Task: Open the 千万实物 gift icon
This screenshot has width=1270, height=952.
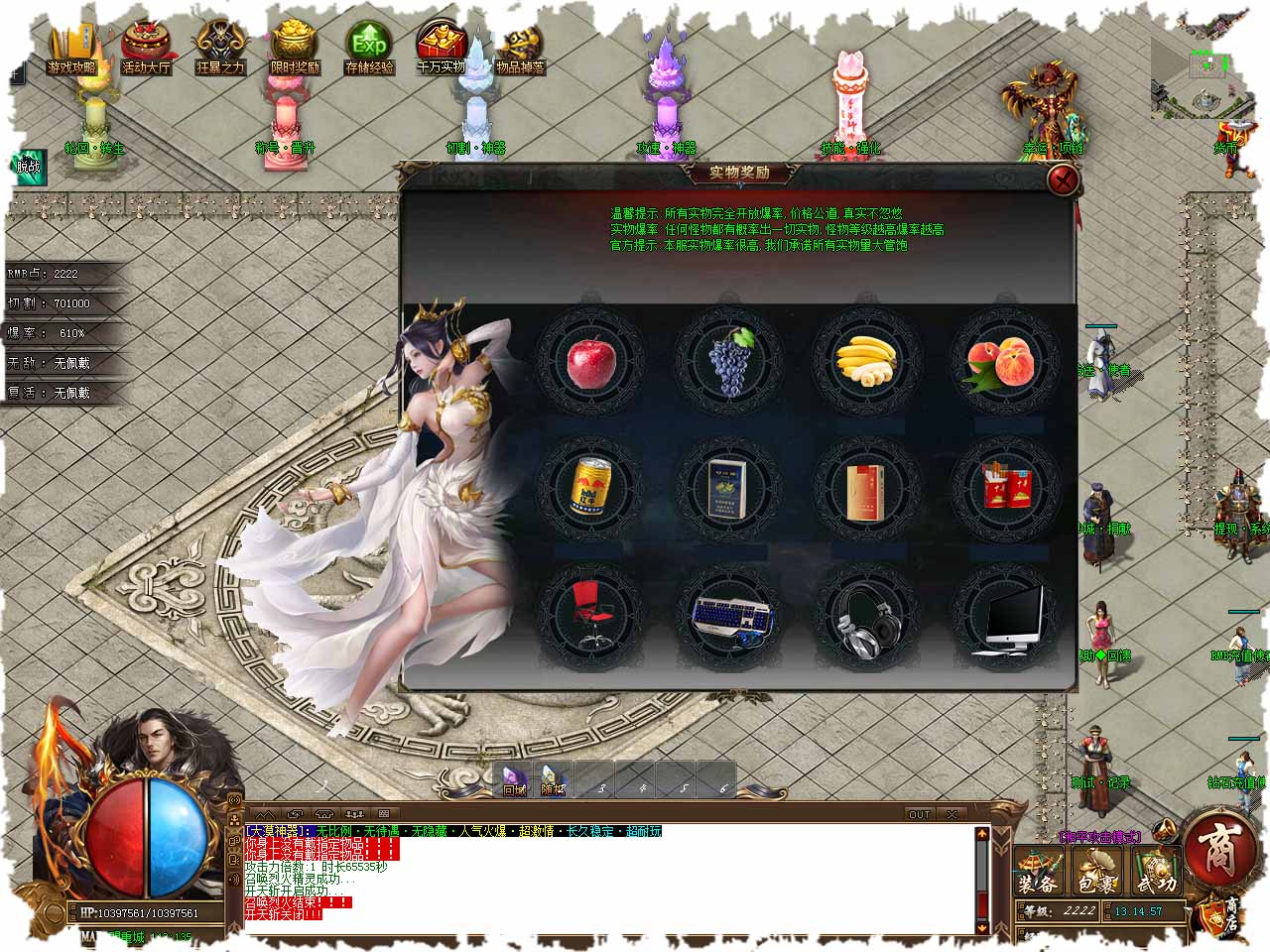Action: click(442, 47)
